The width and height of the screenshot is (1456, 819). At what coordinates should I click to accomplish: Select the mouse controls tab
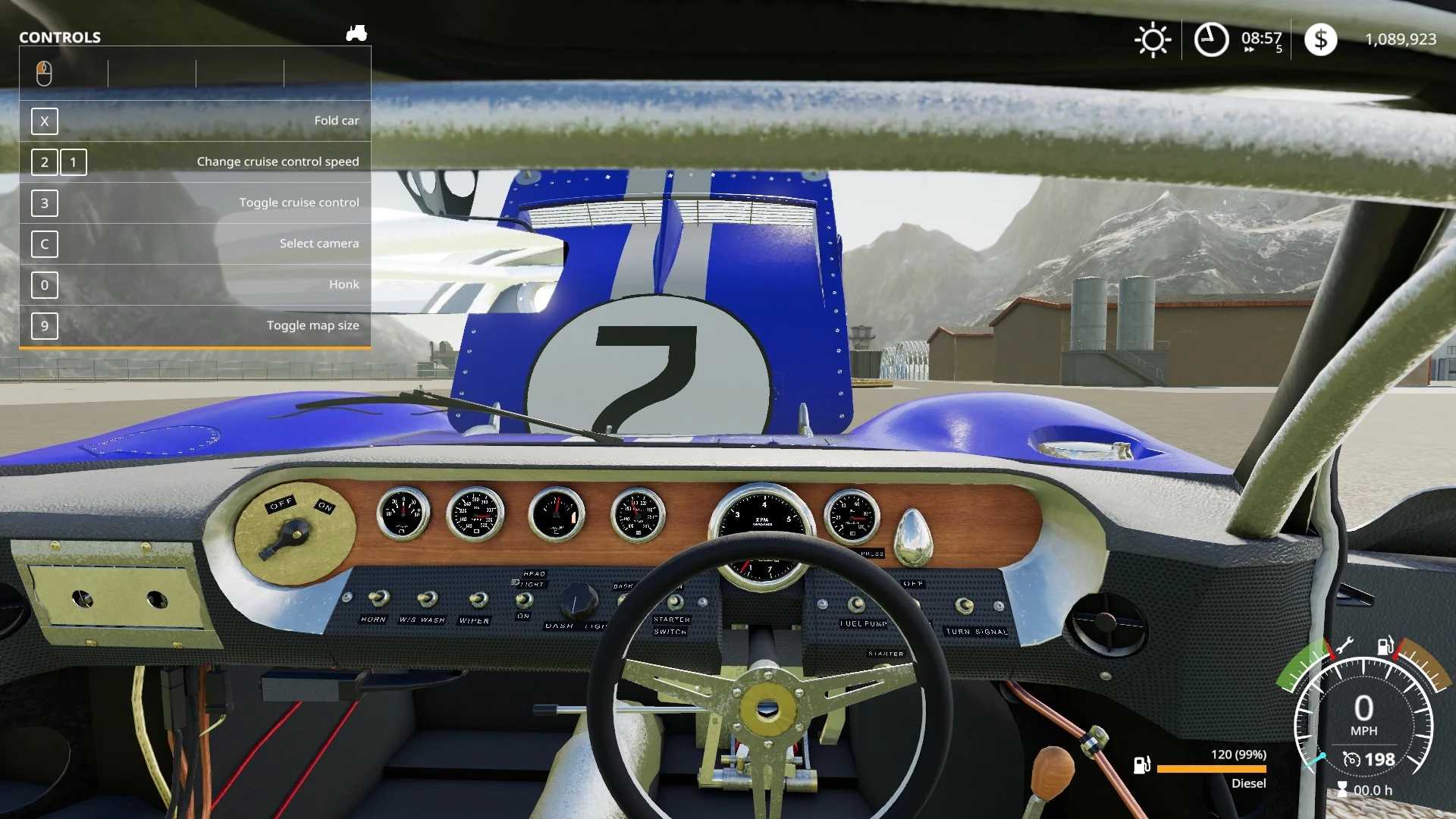click(x=44, y=74)
